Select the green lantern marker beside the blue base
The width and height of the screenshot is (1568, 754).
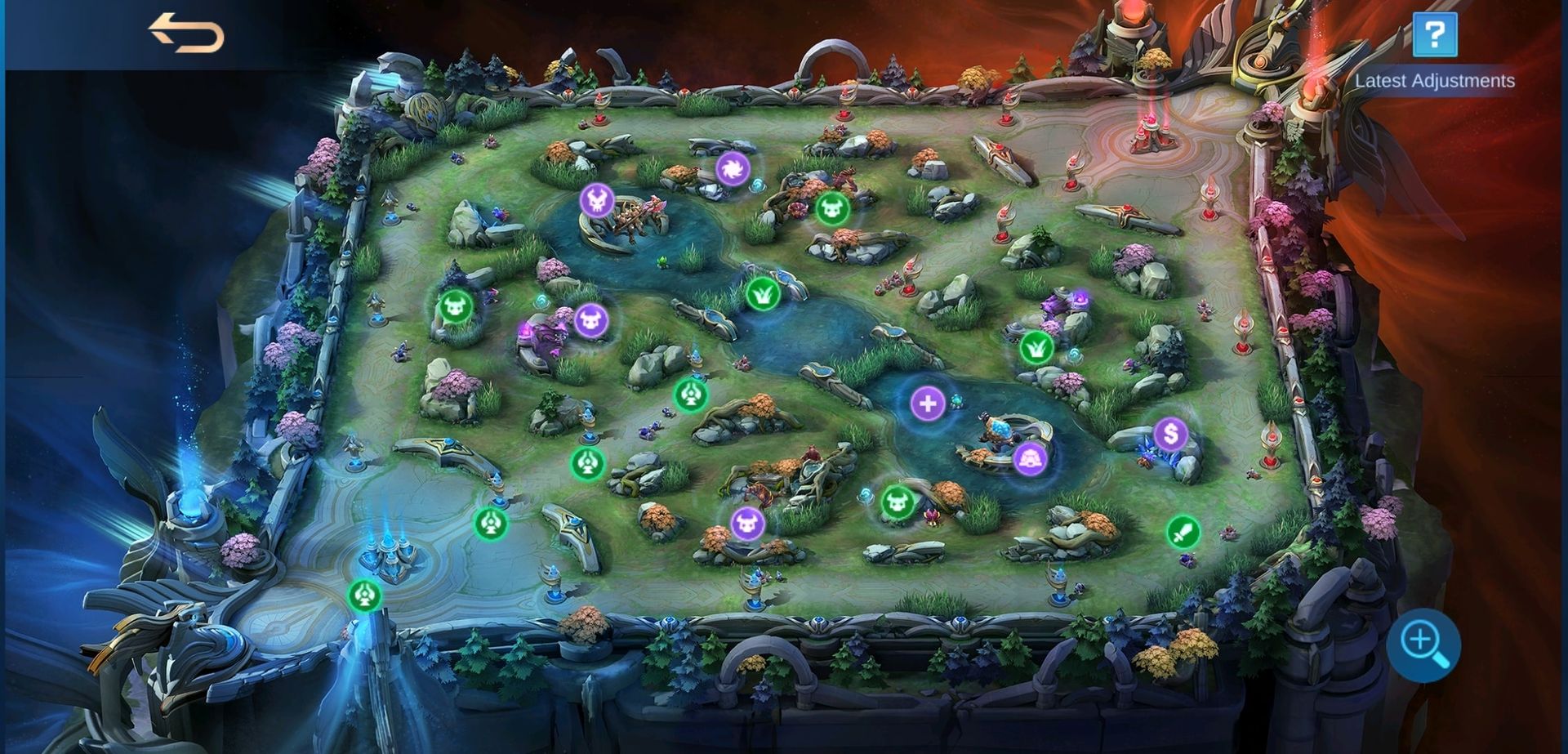click(366, 595)
